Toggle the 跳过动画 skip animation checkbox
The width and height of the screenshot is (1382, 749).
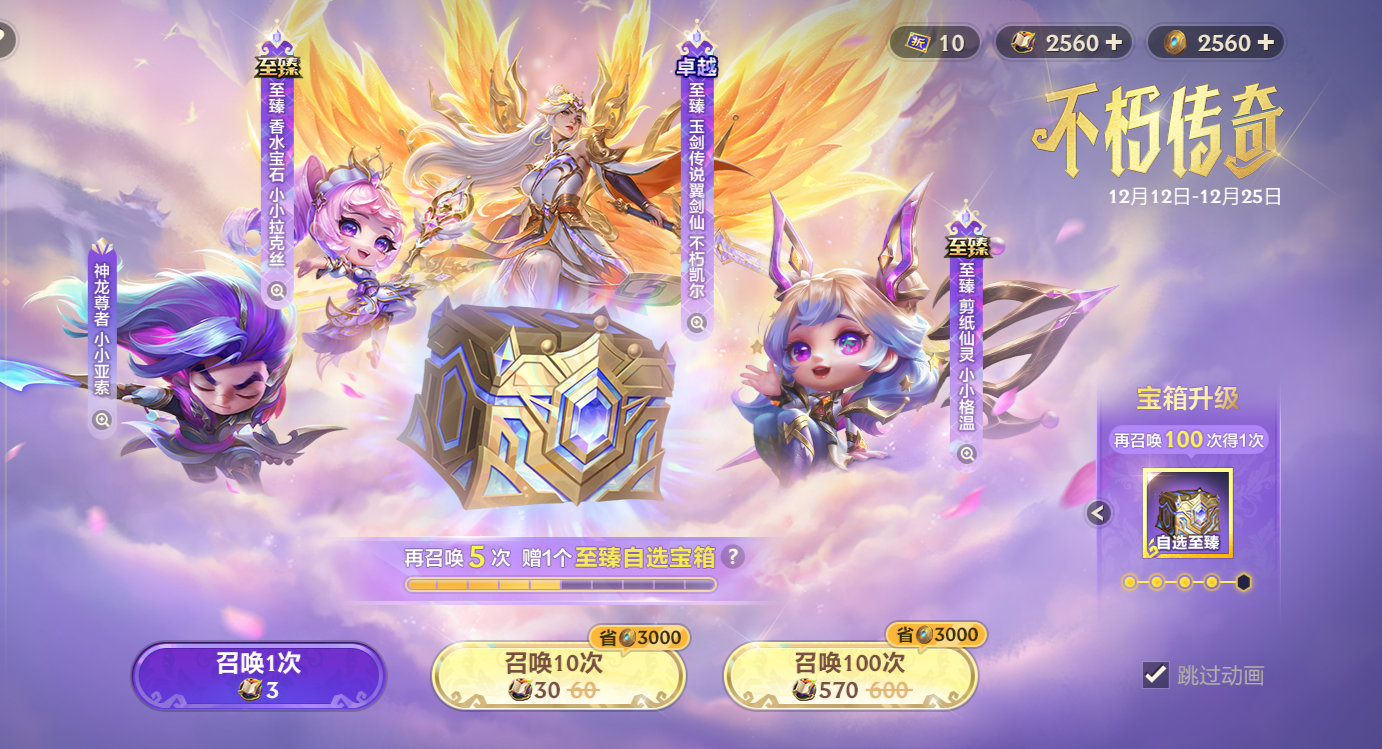coord(1155,675)
